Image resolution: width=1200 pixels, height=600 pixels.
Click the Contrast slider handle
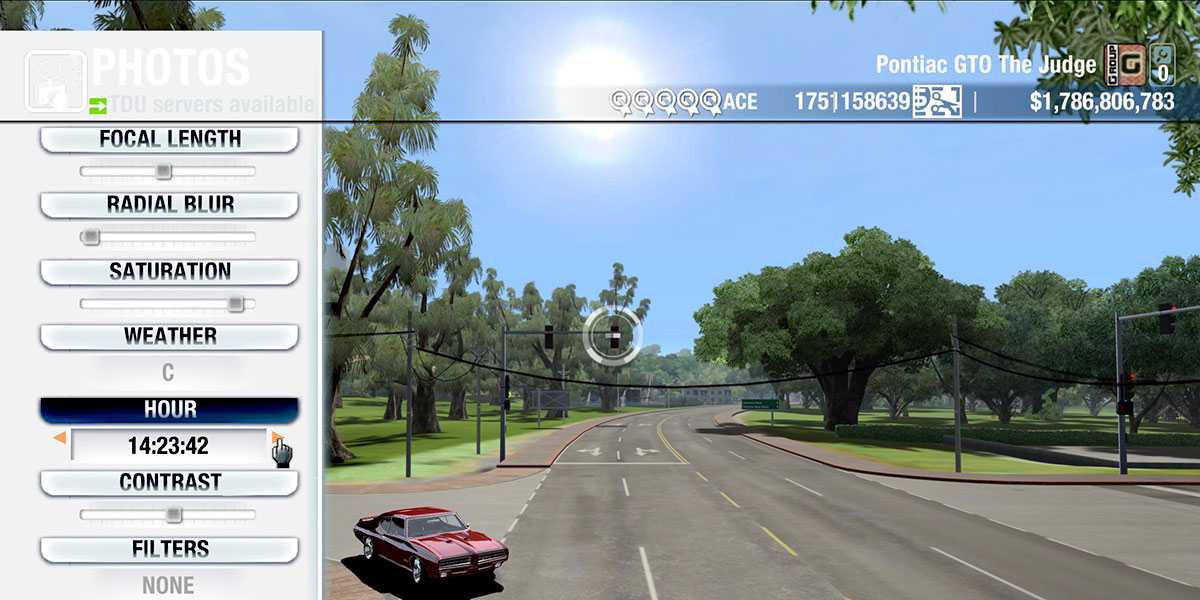point(174,515)
